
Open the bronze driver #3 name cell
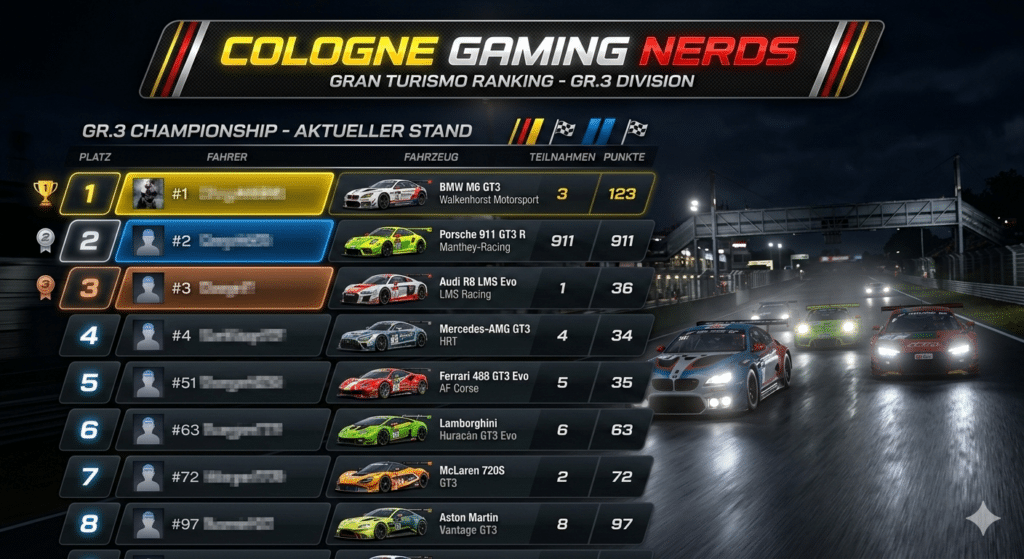(x=225, y=288)
